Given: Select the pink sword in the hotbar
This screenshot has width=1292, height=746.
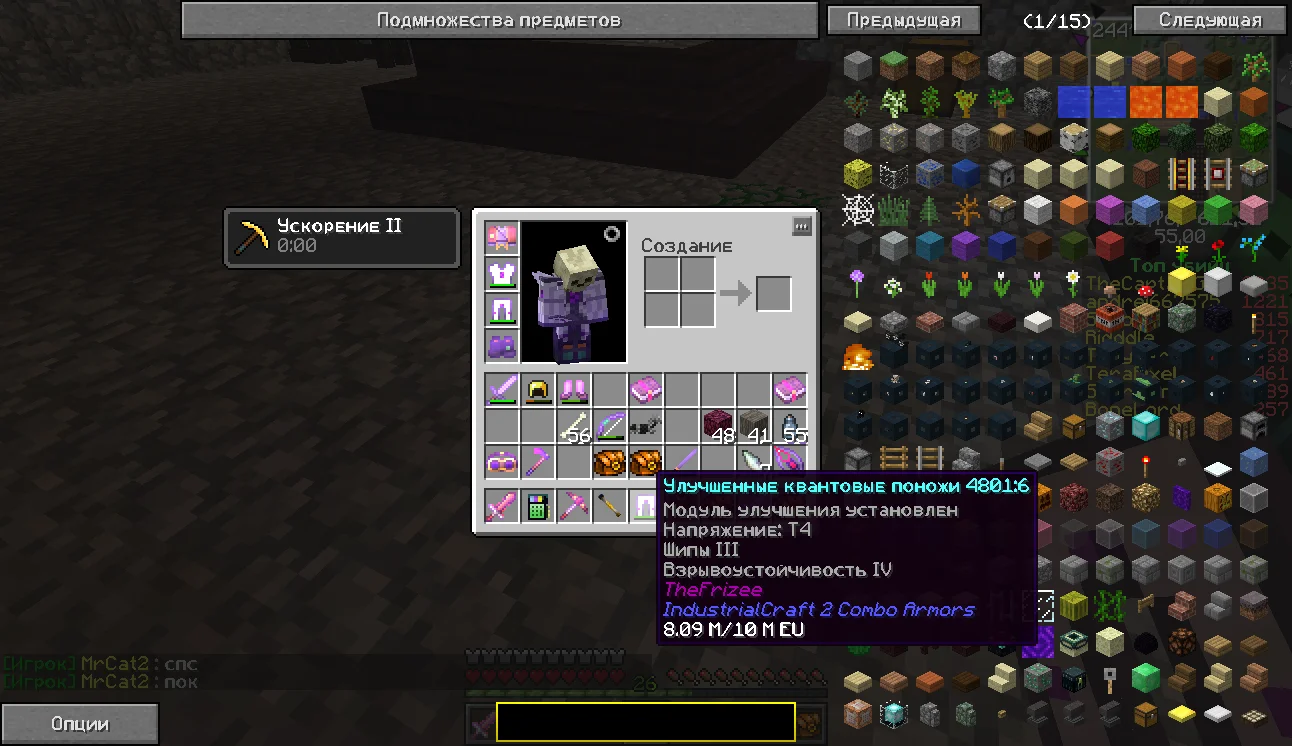Looking at the screenshot, I should click(x=501, y=507).
